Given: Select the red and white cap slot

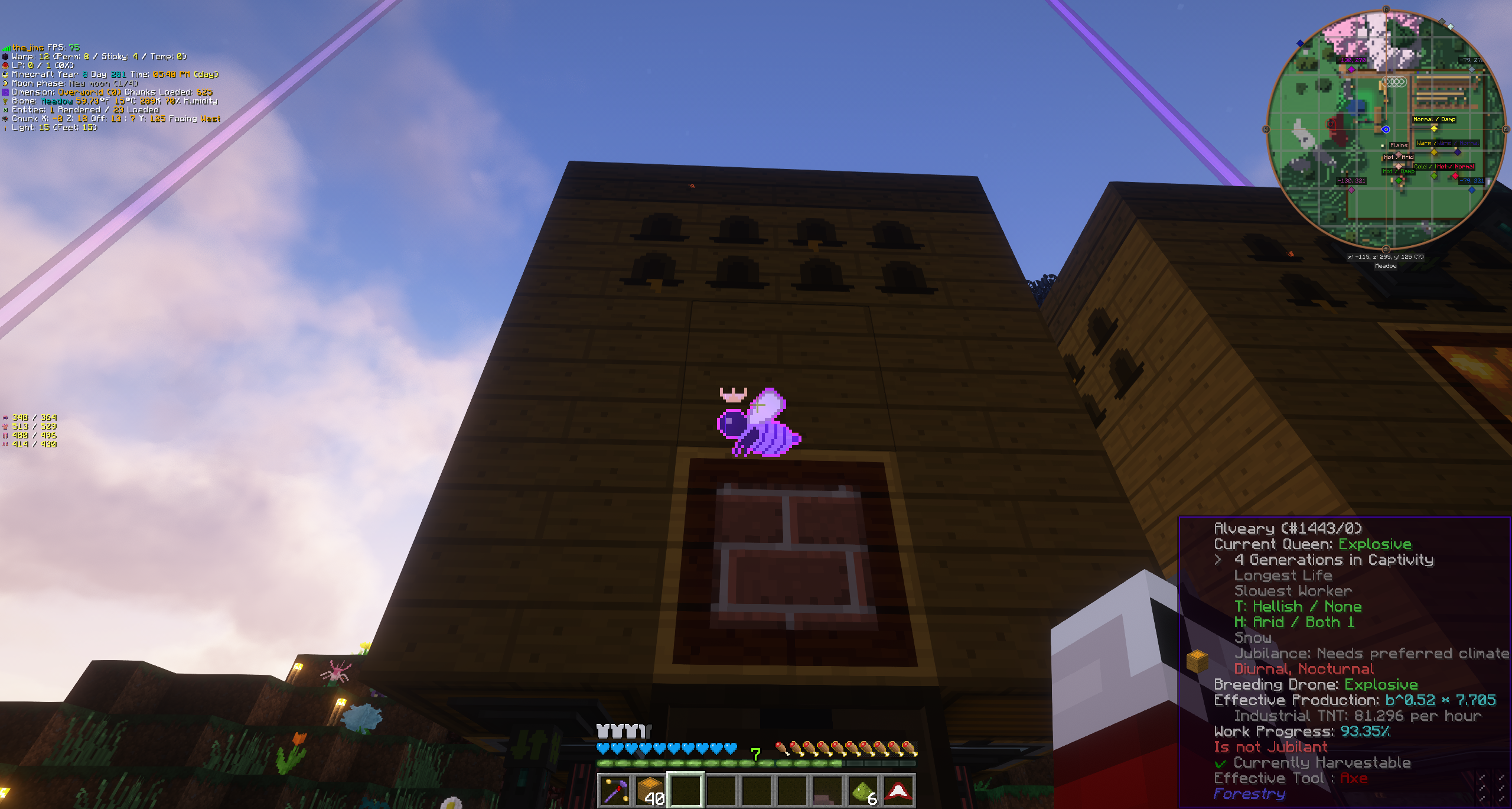Looking at the screenshot, I should click(898, 790).
